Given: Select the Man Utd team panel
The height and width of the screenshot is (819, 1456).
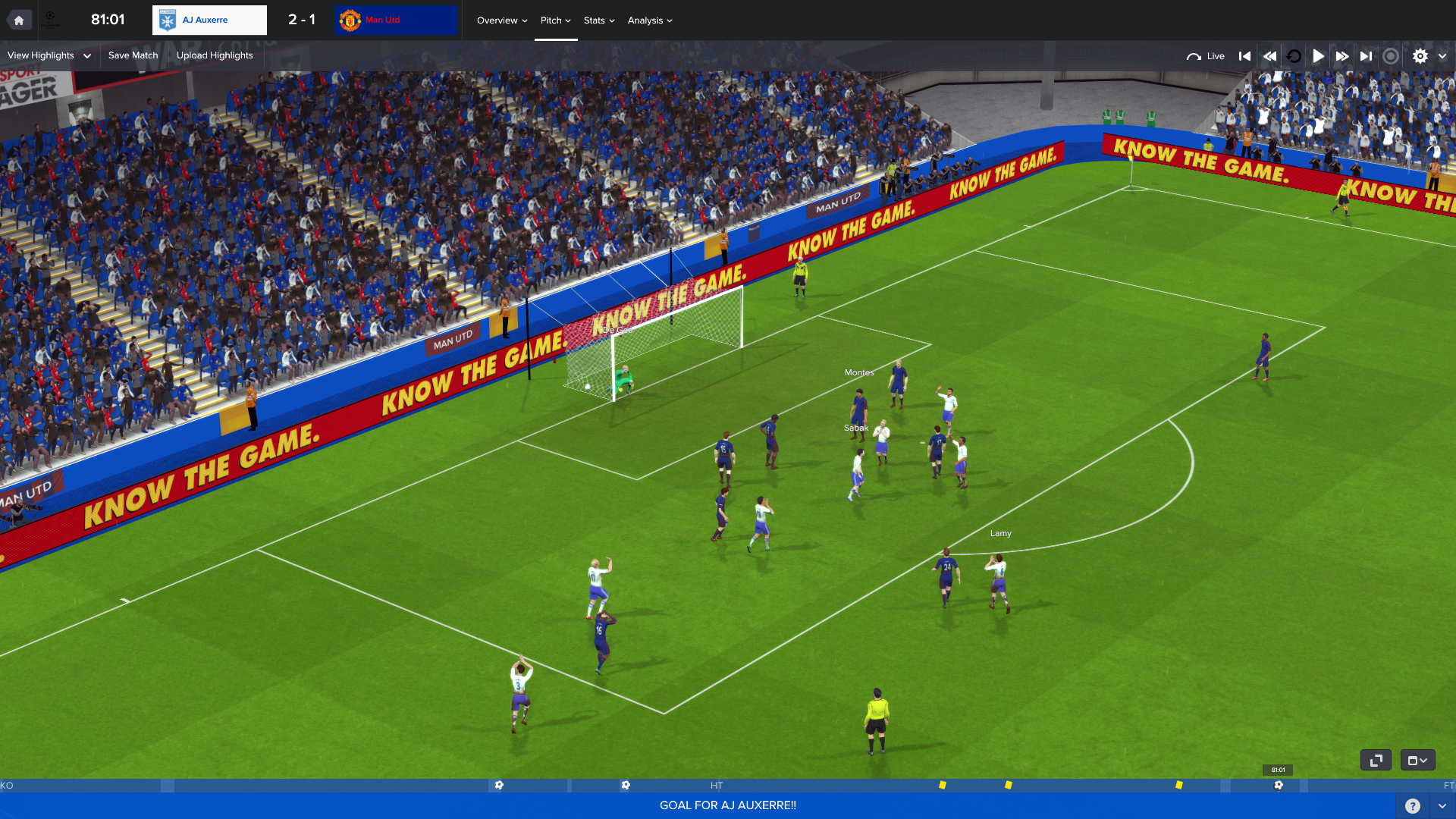Looking at the screenshot, I should 396,20.
